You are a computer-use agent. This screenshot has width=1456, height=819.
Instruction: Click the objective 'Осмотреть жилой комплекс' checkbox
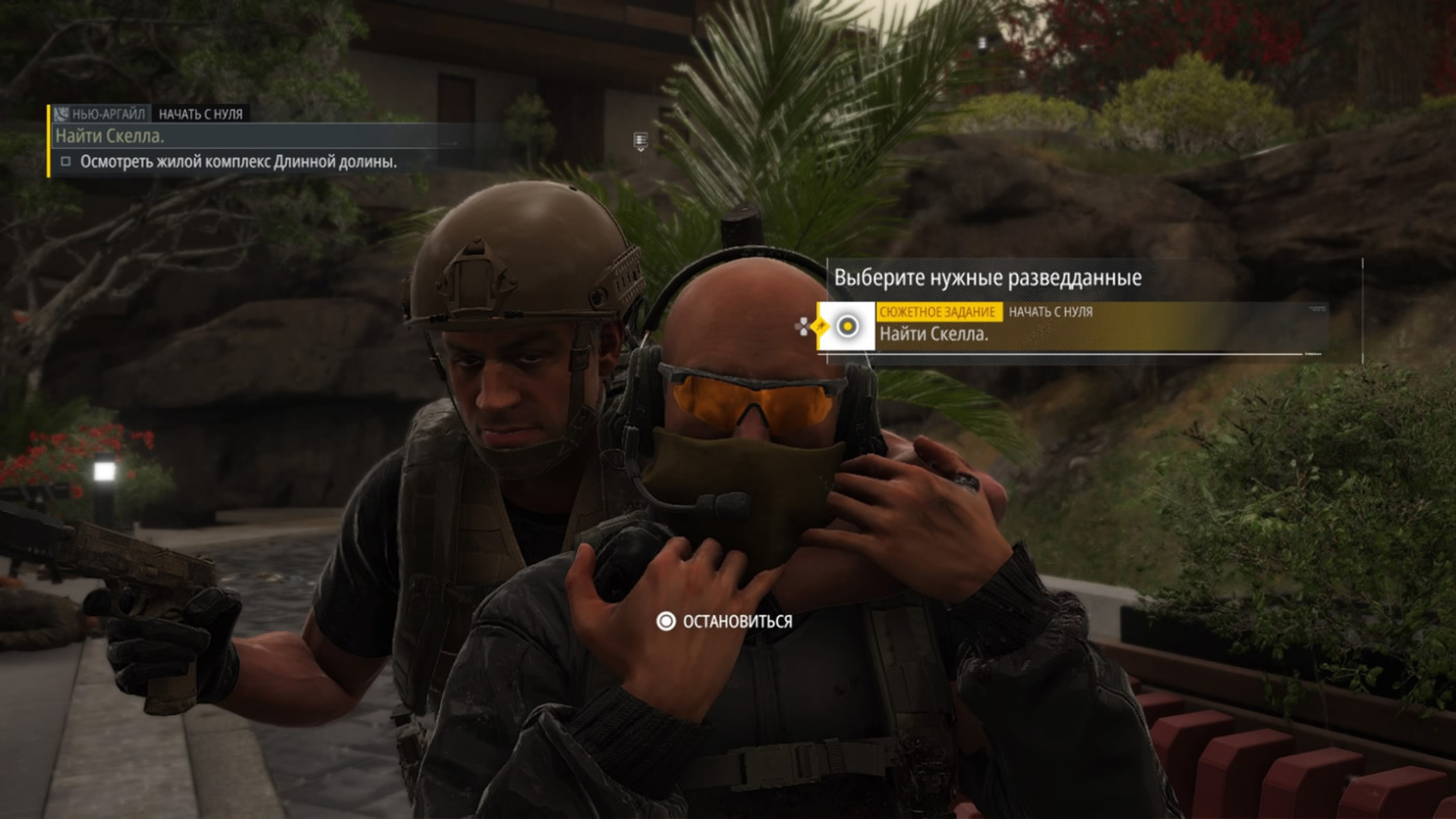[x=66, y=162]
